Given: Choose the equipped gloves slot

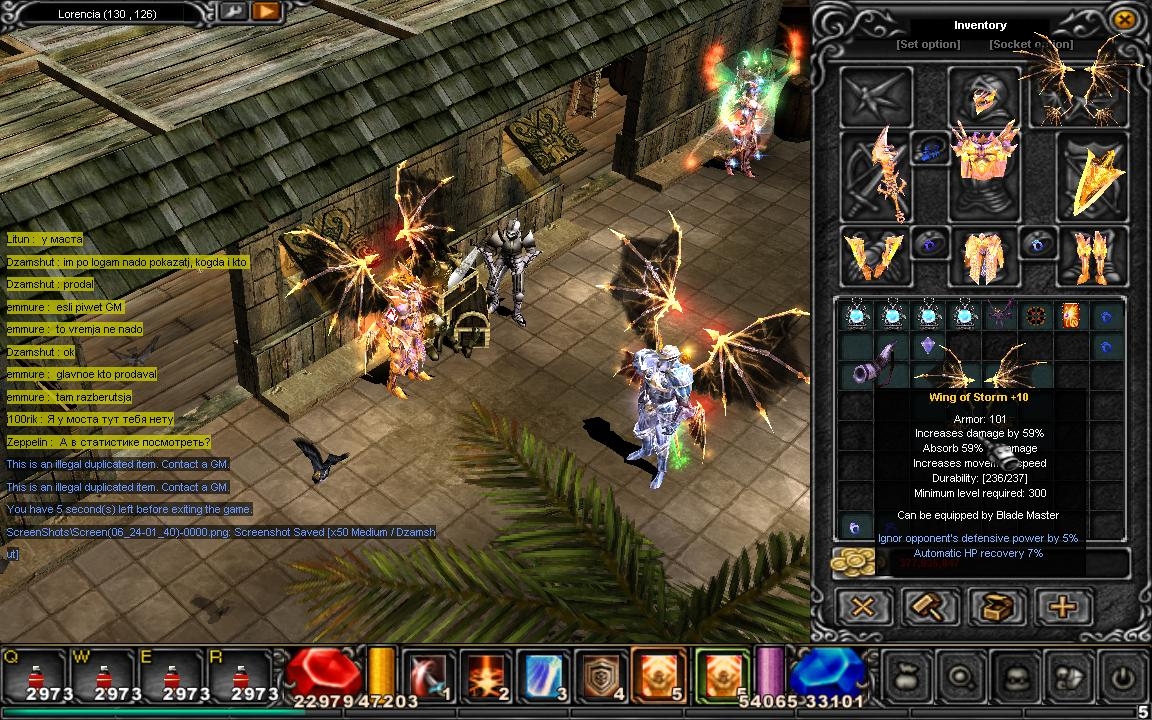Looking at the screenshot, I should click(x=873, y=256).
